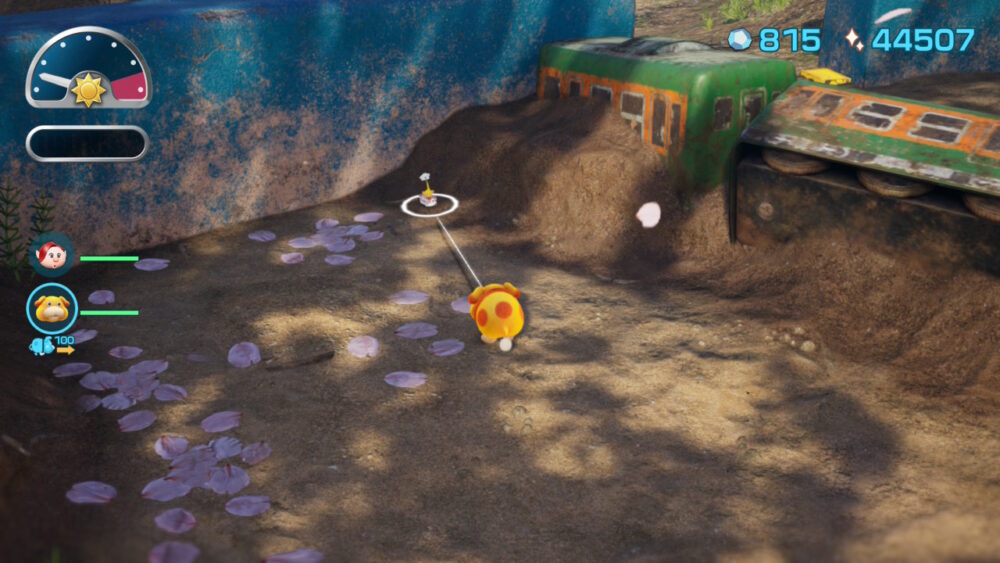Viewport: 1000px width, 563px height.
Task: Select Oatchi's dog portrait
Action: tap(51, 308)
